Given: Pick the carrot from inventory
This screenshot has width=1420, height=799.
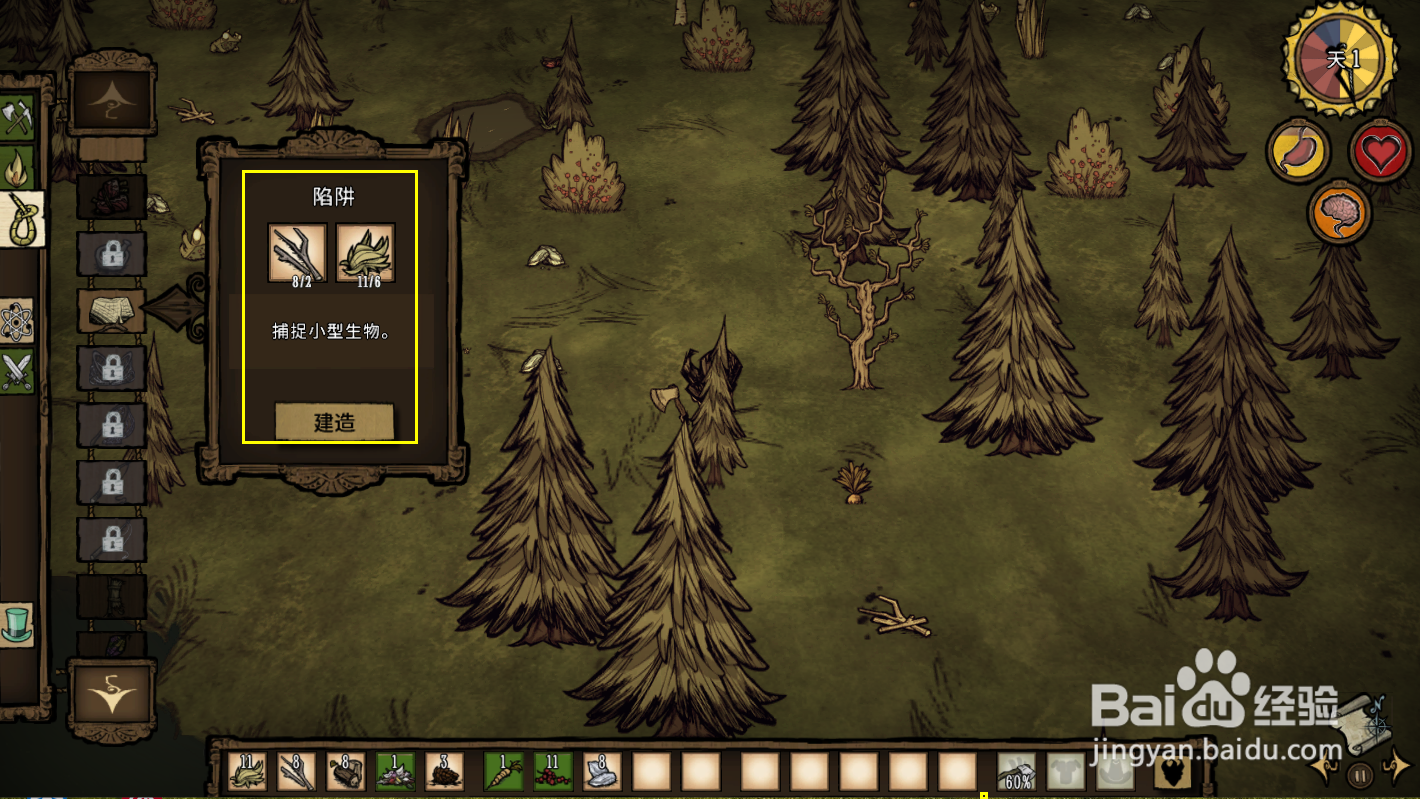Looking at the screenshot, I should 503,771.
